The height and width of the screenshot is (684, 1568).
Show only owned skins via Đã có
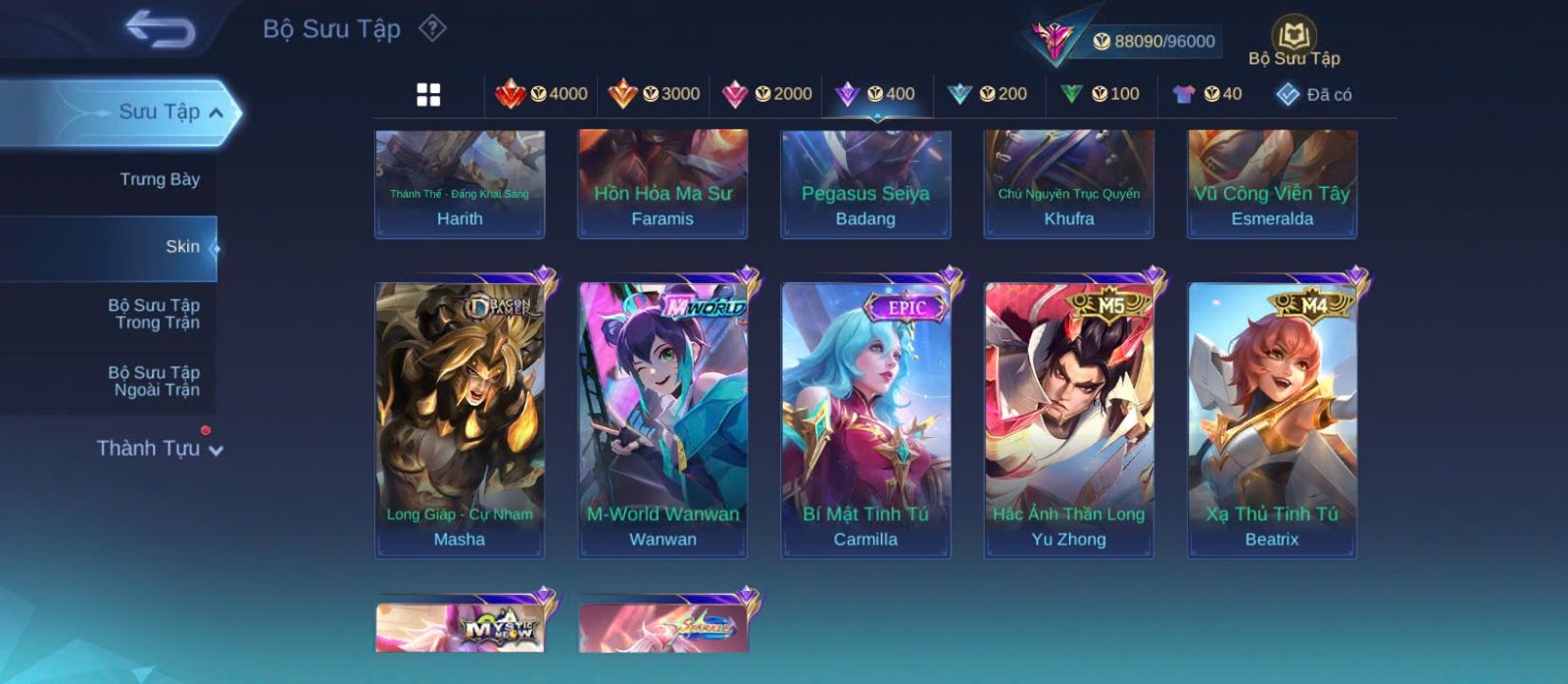1313,95
